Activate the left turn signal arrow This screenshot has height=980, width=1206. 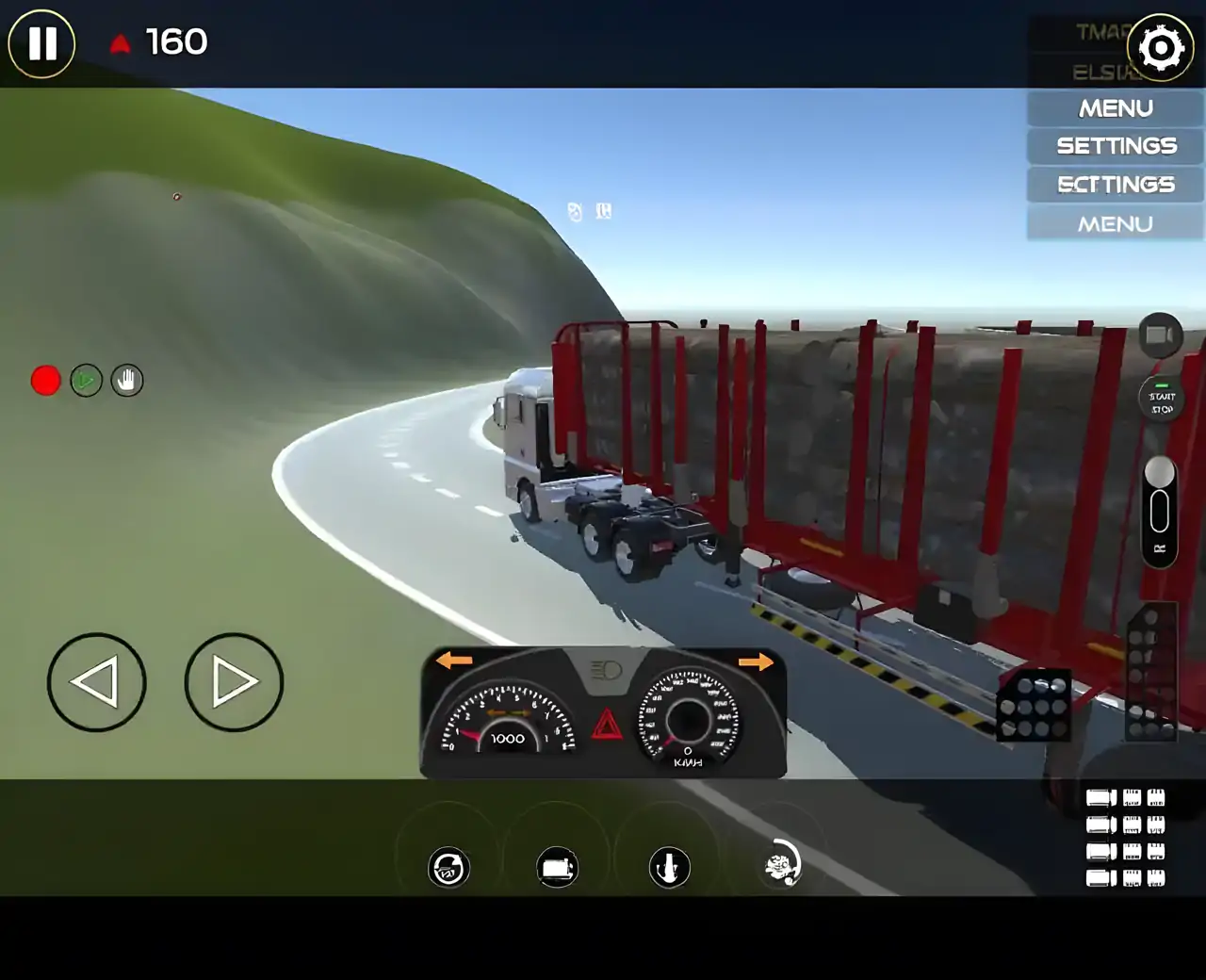454,661
